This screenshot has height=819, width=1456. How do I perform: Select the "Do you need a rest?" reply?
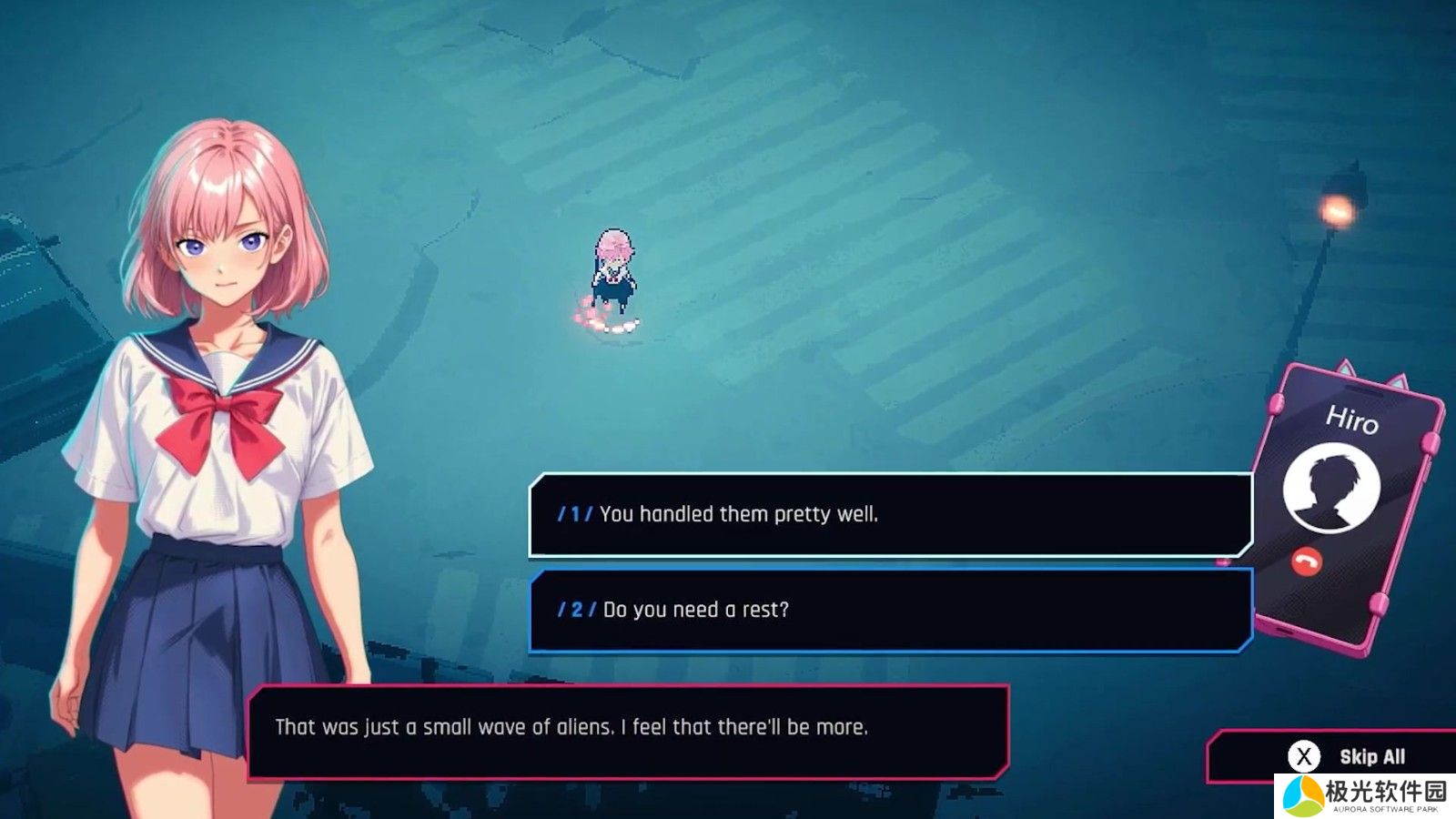click(x=890, y=610)
